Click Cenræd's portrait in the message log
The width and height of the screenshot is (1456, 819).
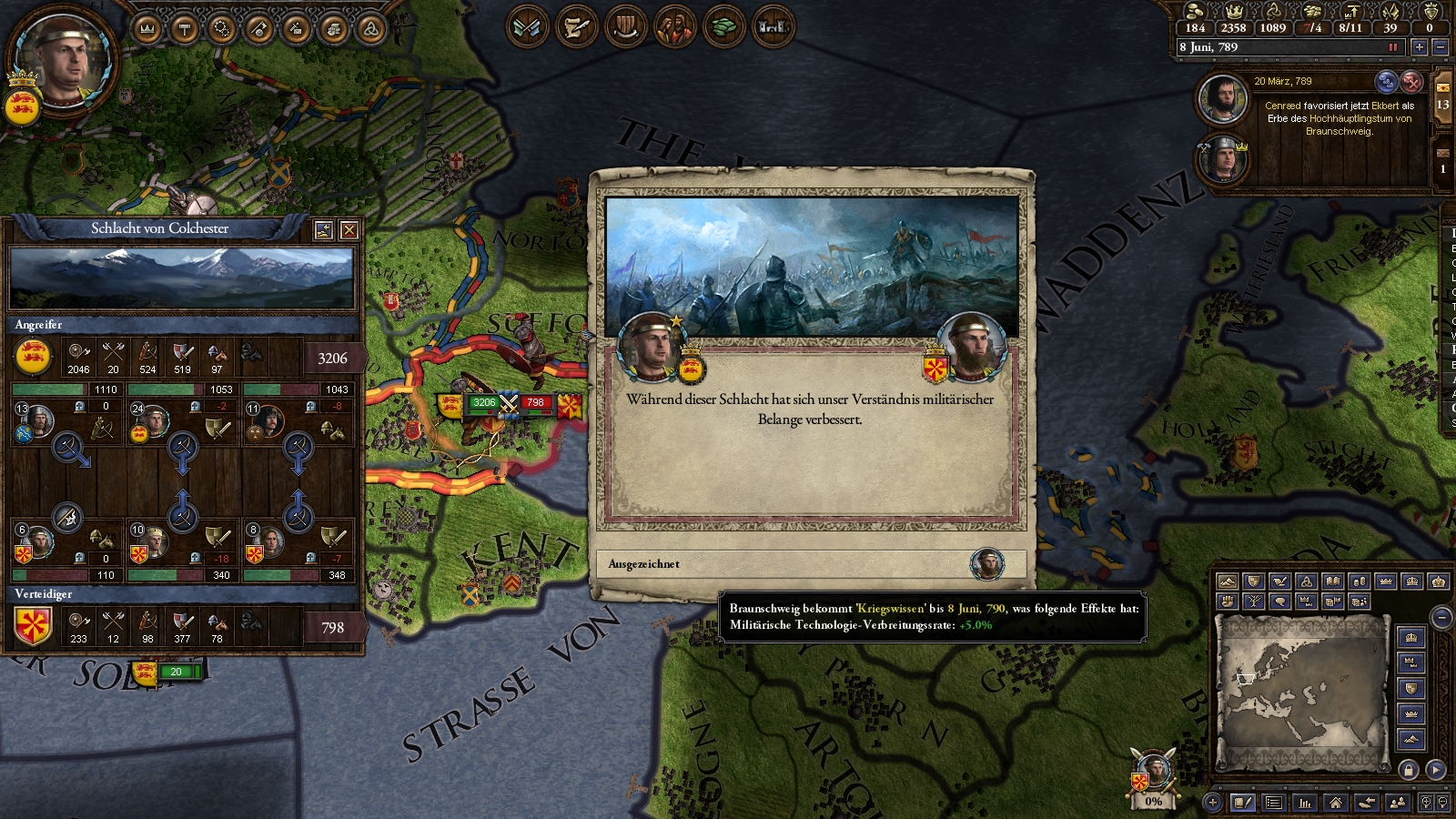[x=1222, y=98]
